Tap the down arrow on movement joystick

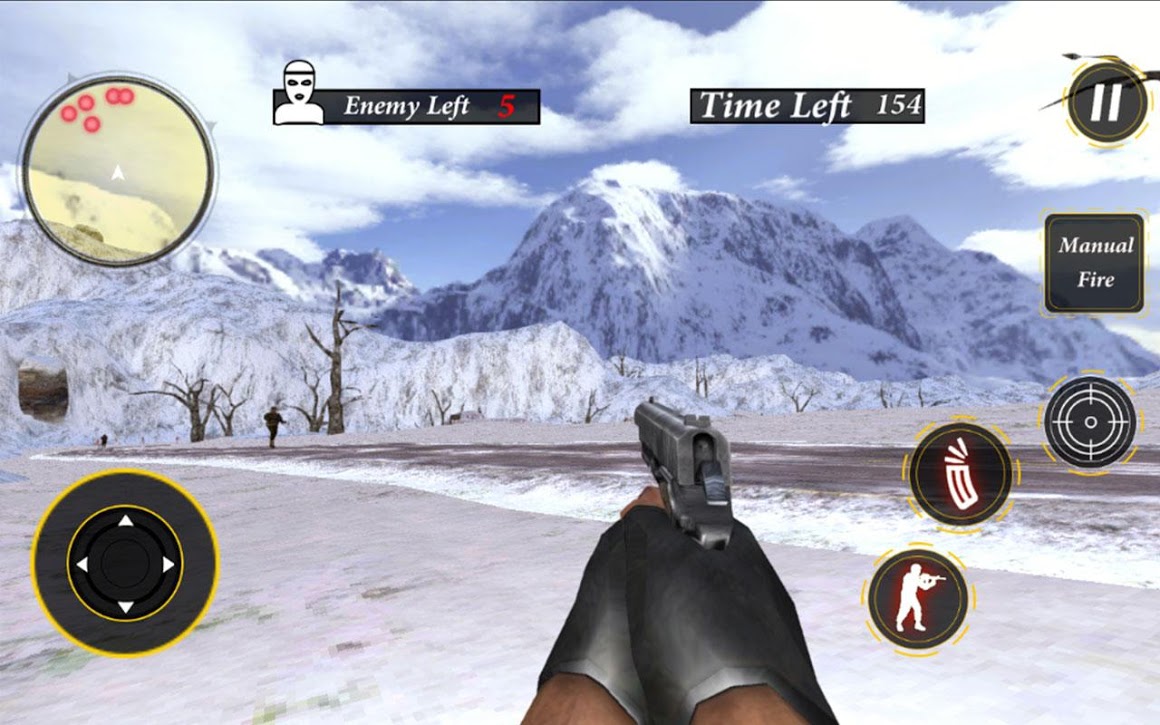125,607
